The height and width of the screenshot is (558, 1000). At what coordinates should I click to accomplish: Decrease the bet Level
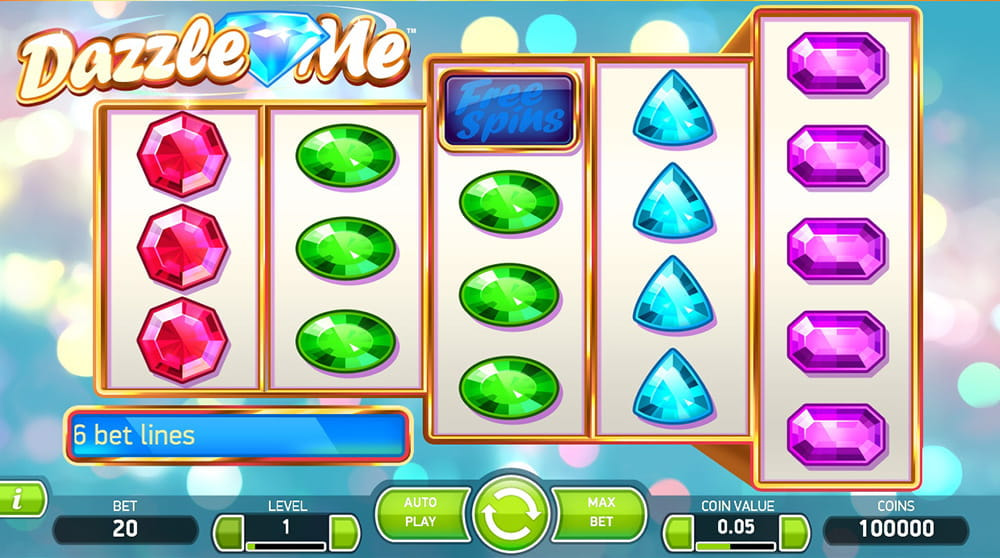pos(229,531)
